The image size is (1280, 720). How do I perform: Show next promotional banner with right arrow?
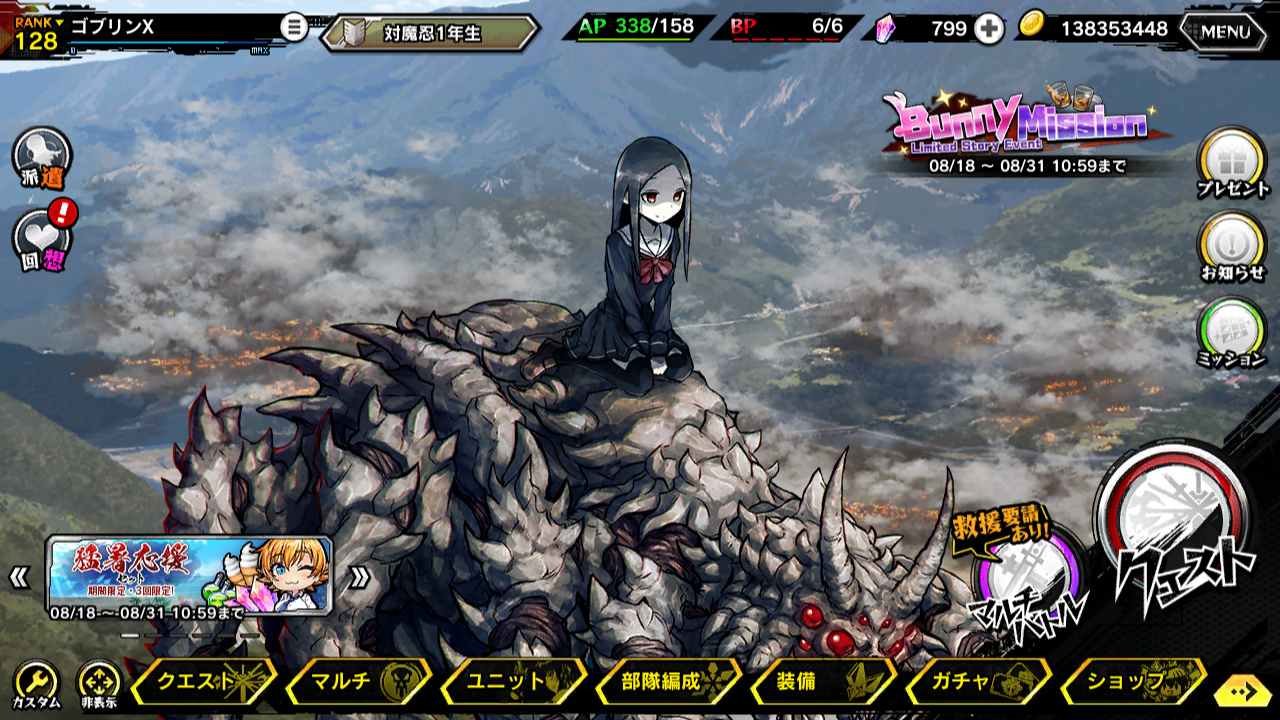tap(359, 576)
